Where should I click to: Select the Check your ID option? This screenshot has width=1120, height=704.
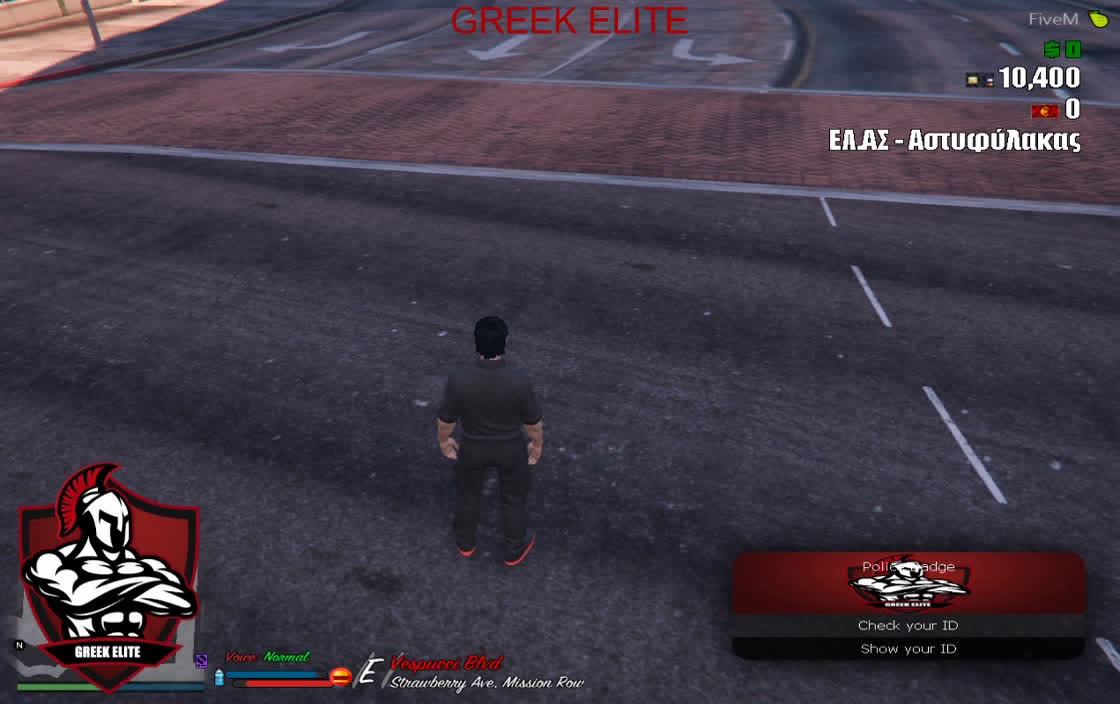click(908, 626)
